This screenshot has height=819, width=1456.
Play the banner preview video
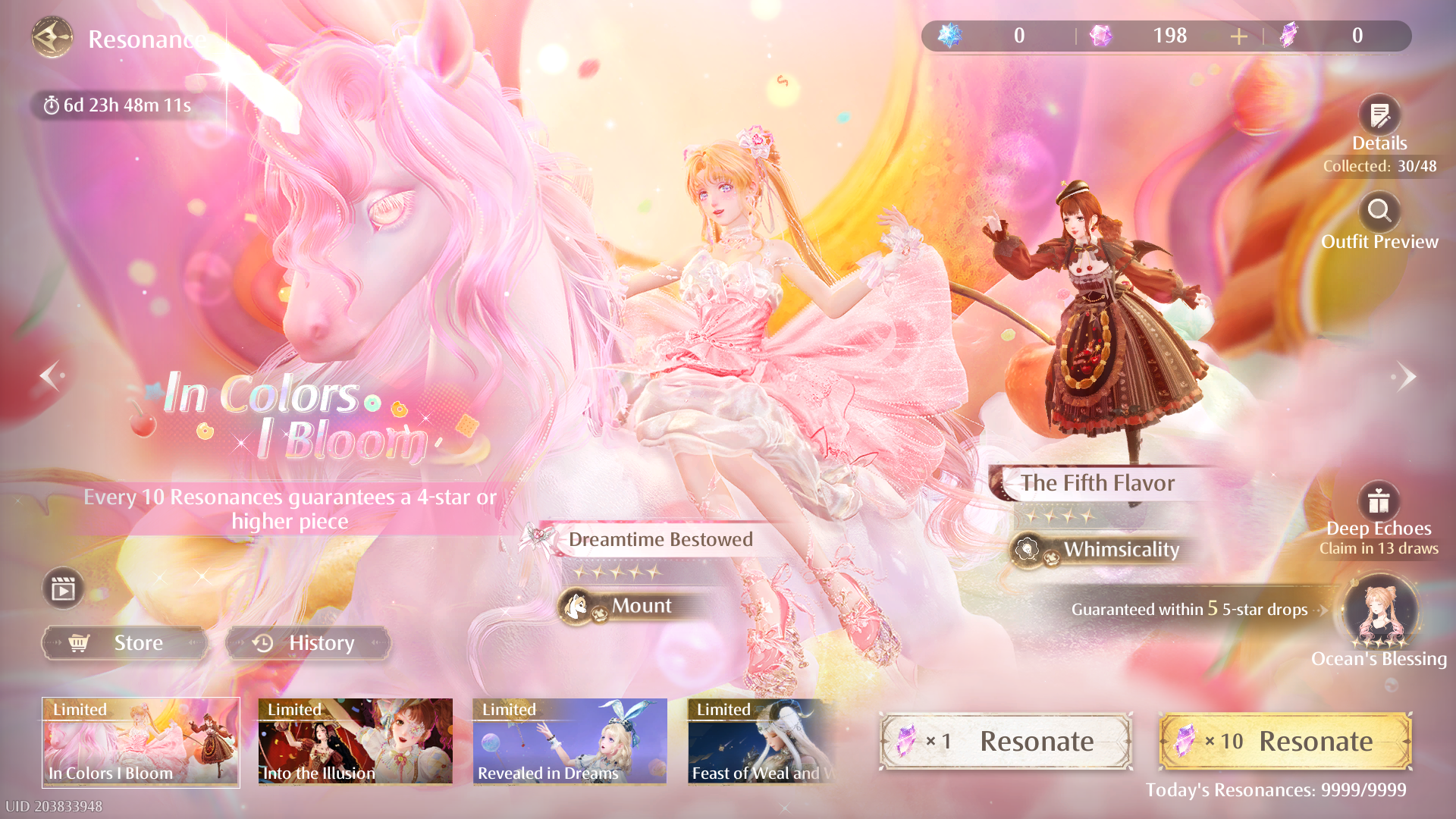(63, 588)
